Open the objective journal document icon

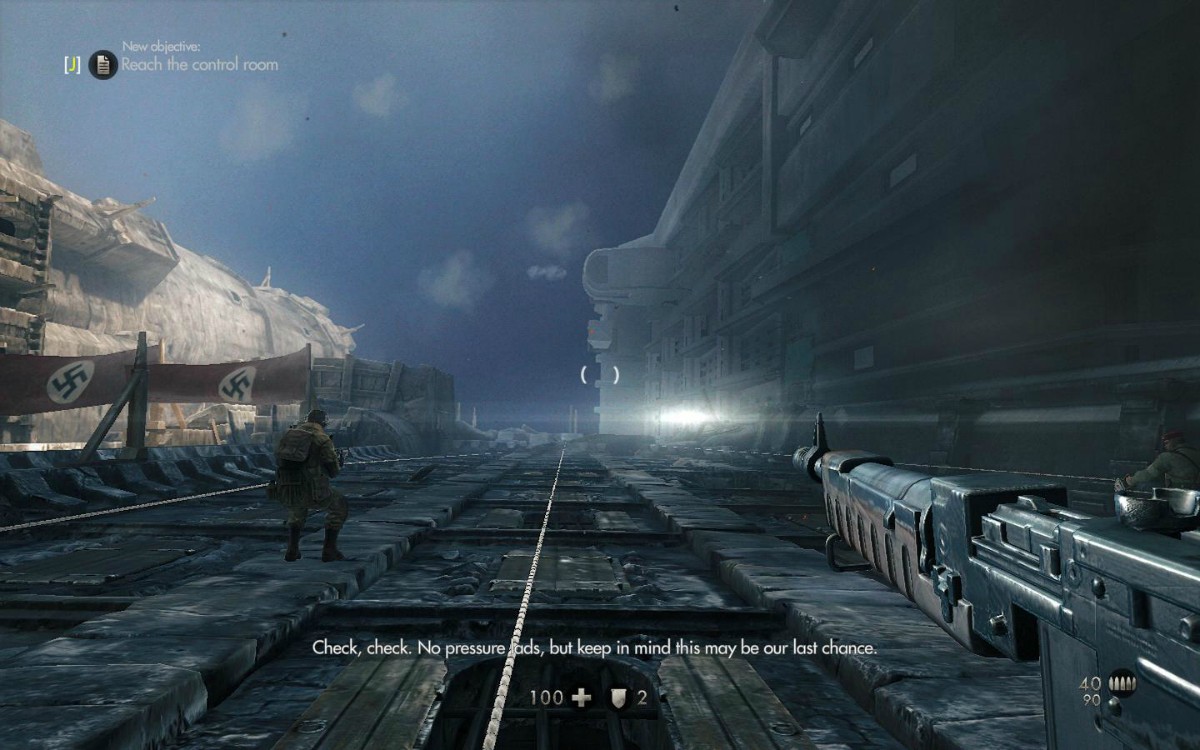[x=103, y=65]
